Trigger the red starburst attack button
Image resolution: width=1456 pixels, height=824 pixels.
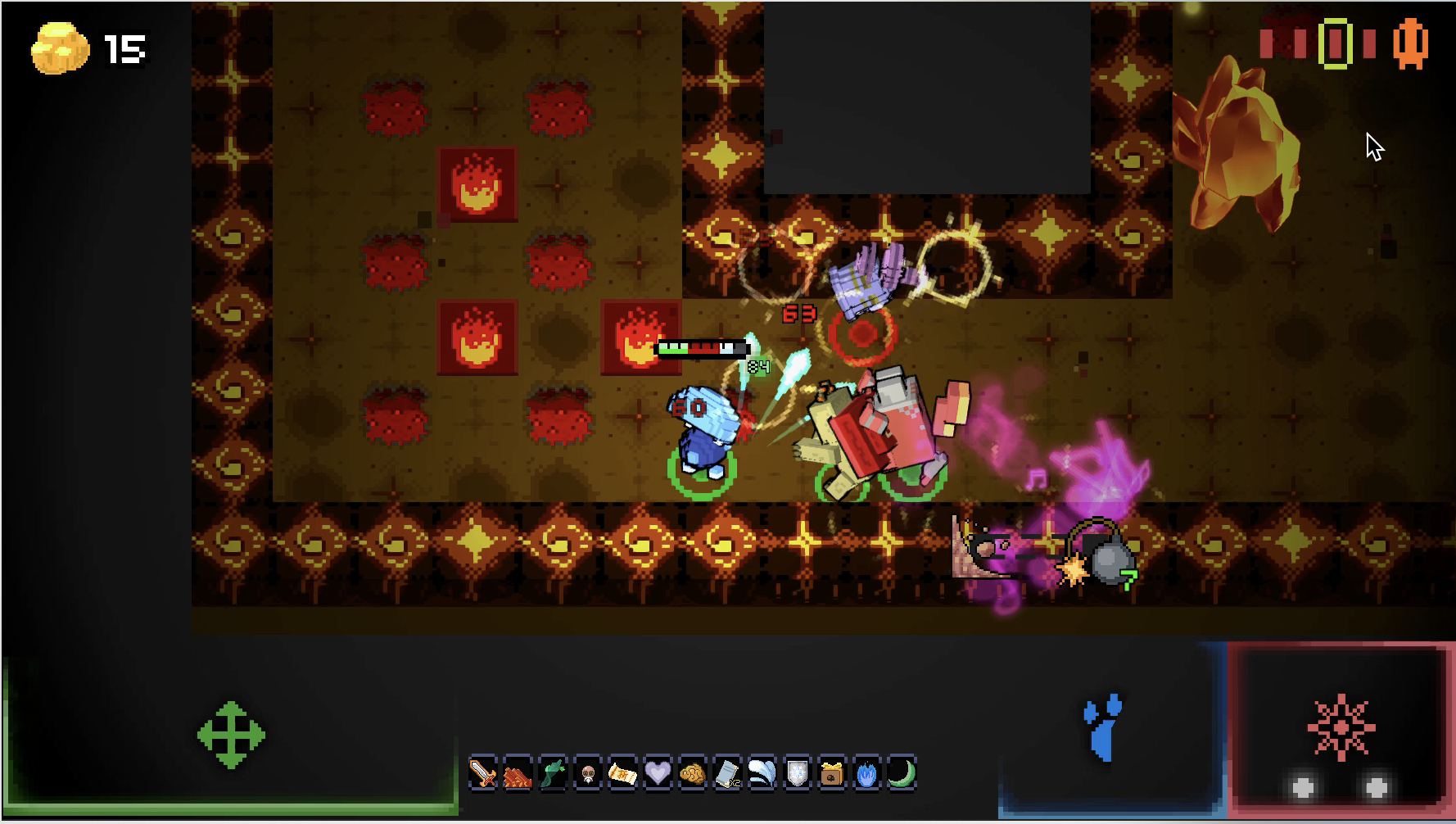coord(1341,727)
